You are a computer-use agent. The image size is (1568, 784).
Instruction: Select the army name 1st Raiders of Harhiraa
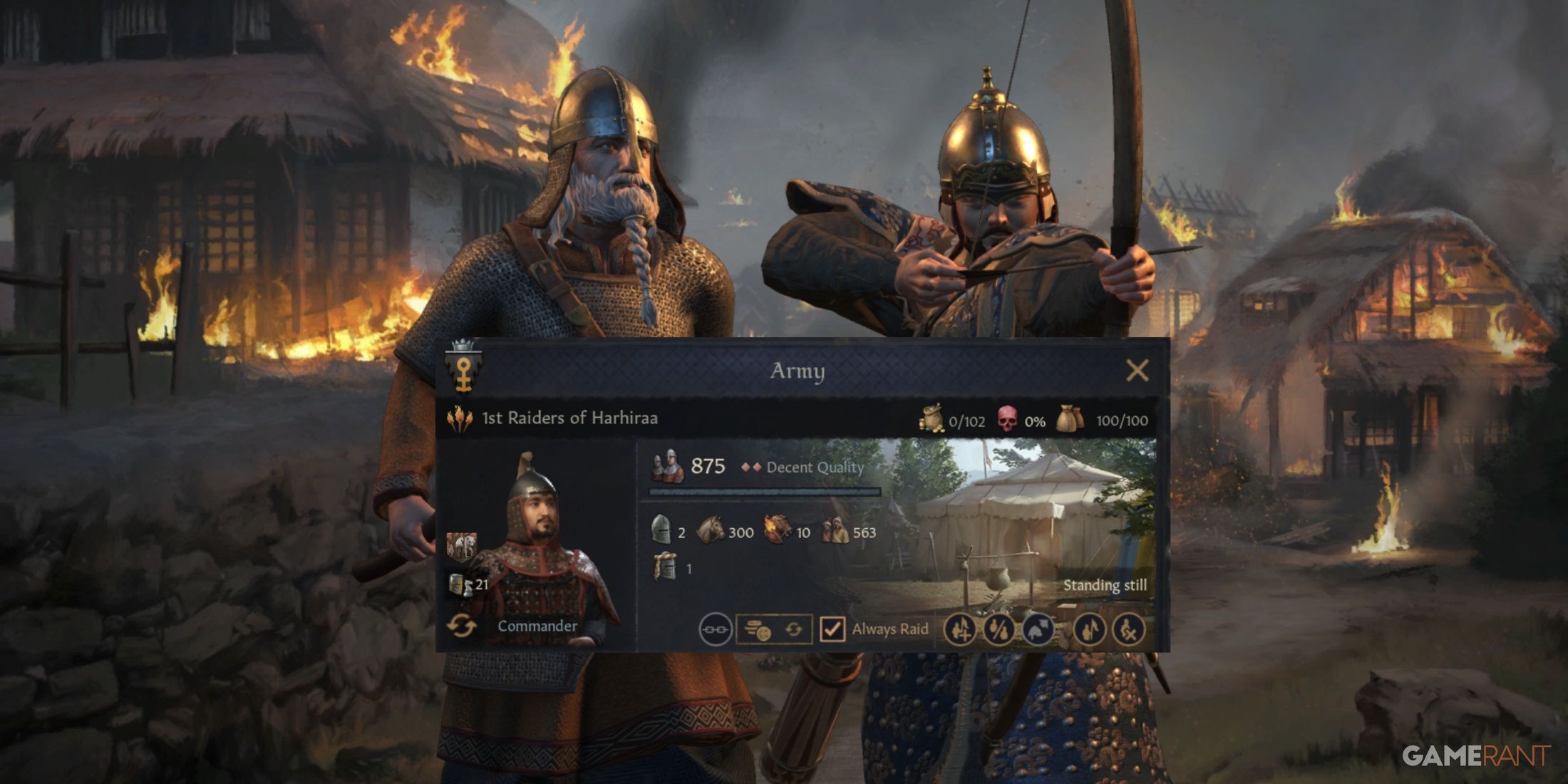coord(569,418)
